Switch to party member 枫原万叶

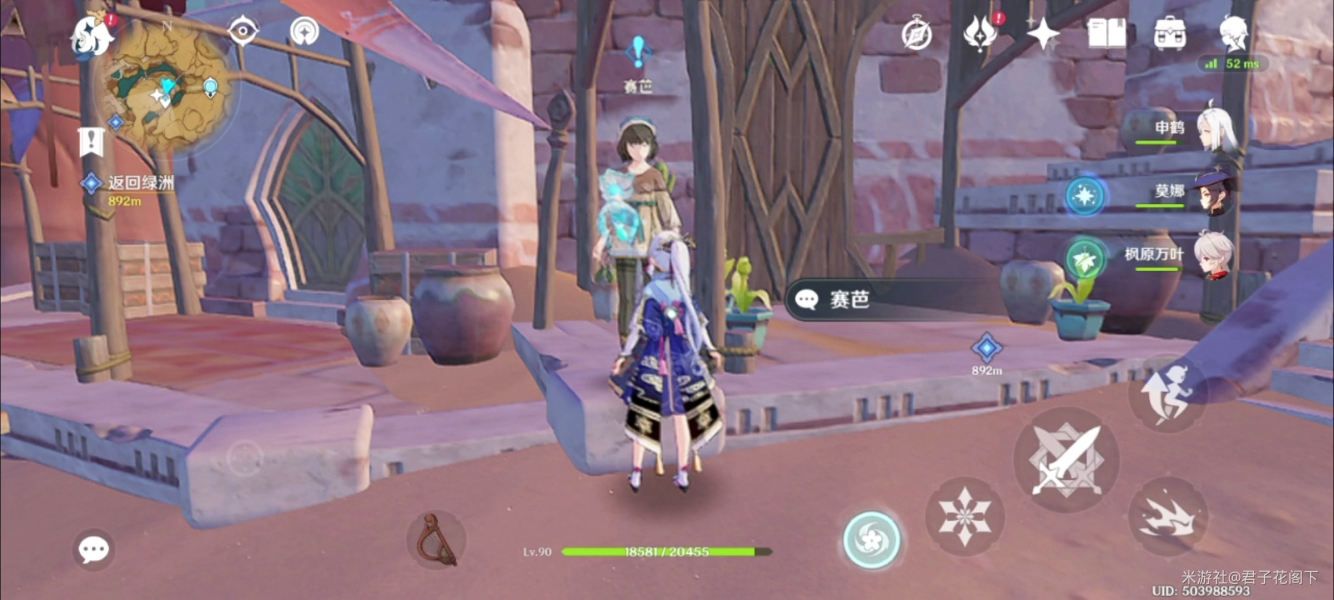(1215, 256)
